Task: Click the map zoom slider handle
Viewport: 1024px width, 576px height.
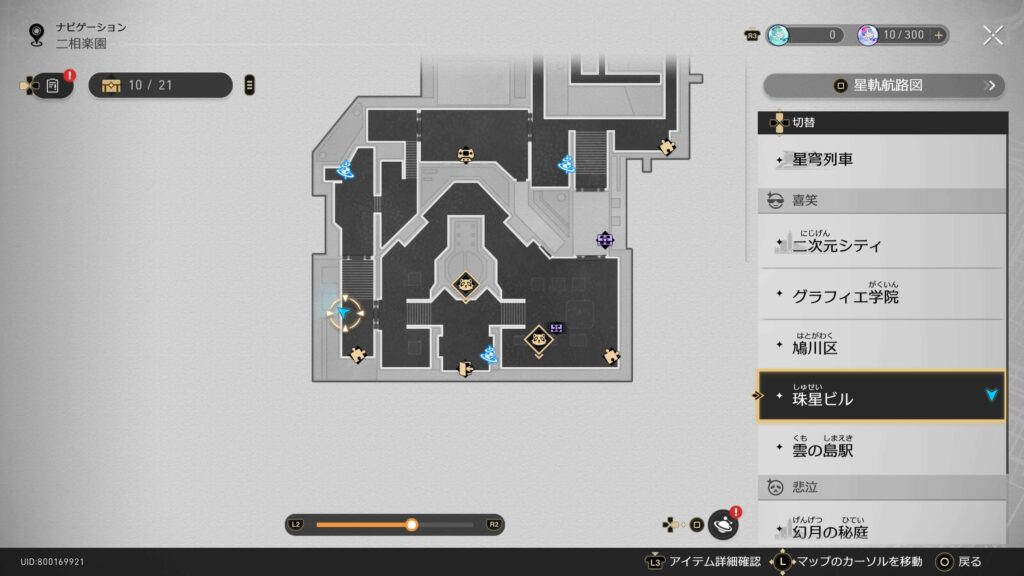Action: [411, 524]
